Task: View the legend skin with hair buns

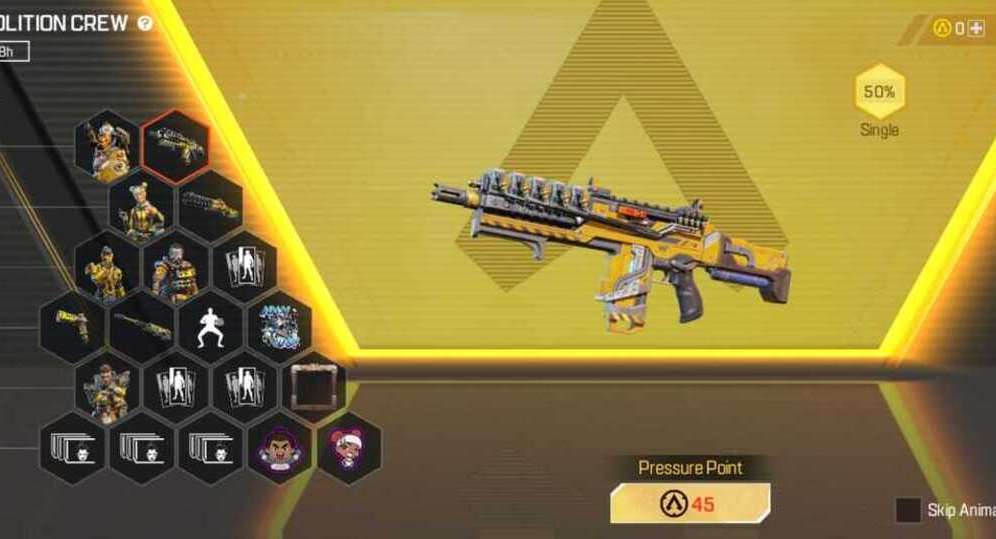Action: point(141,207)
